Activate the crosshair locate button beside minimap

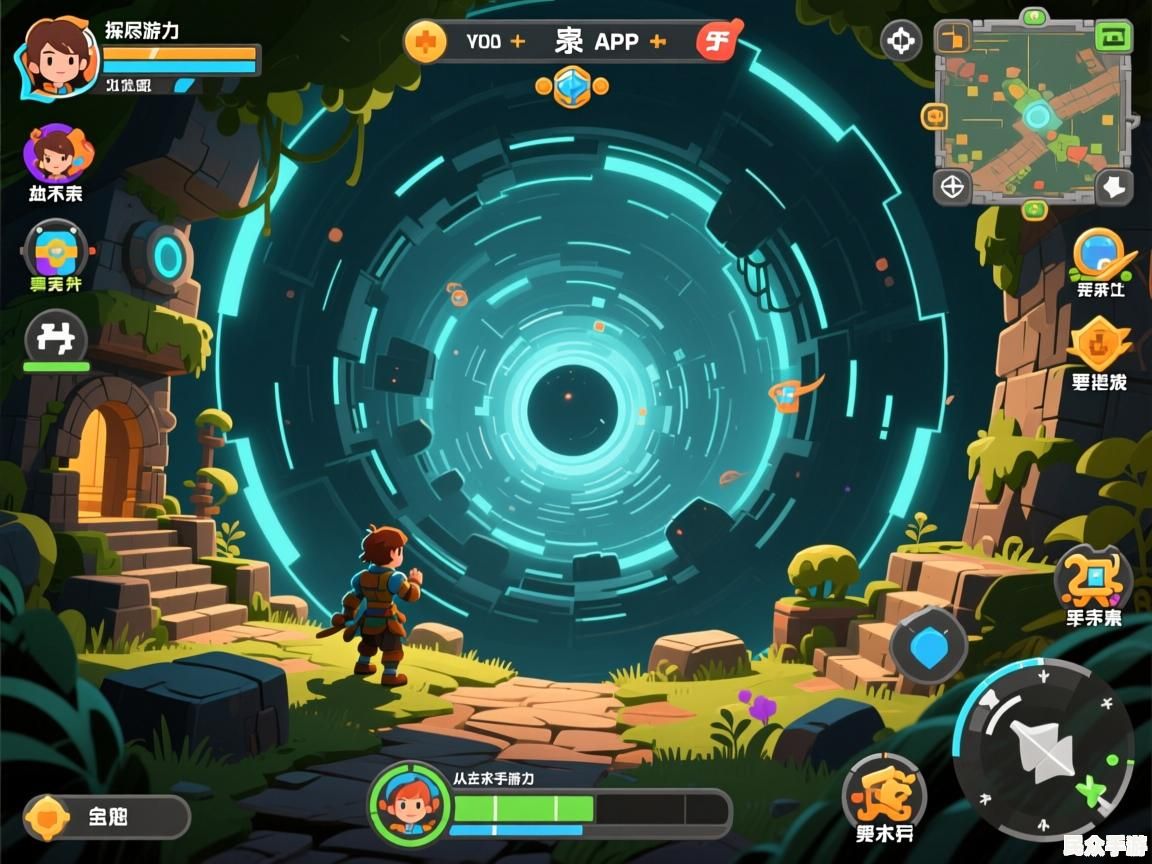(x=901, y=42)
